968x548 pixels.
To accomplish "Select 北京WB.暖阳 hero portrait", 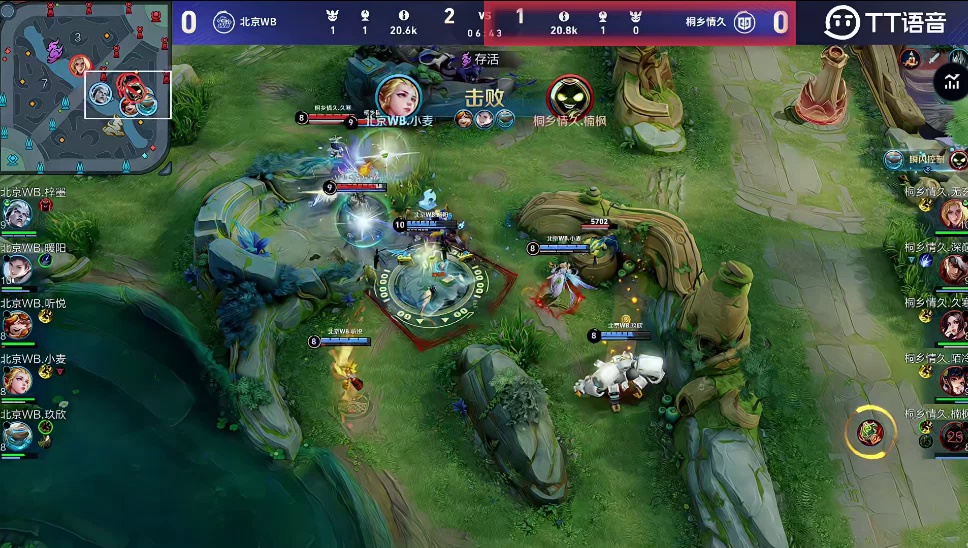I will [x=17, y=268].
